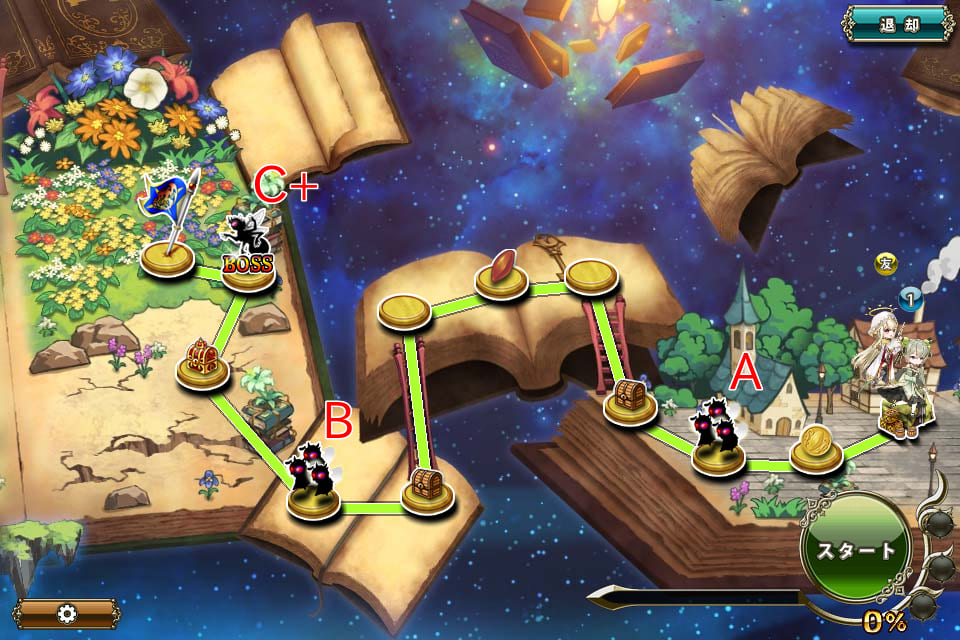Viewport: 960px width, 640px height.
Task: Select the red jeweled treasure chest node
Action: click(202, 363)
